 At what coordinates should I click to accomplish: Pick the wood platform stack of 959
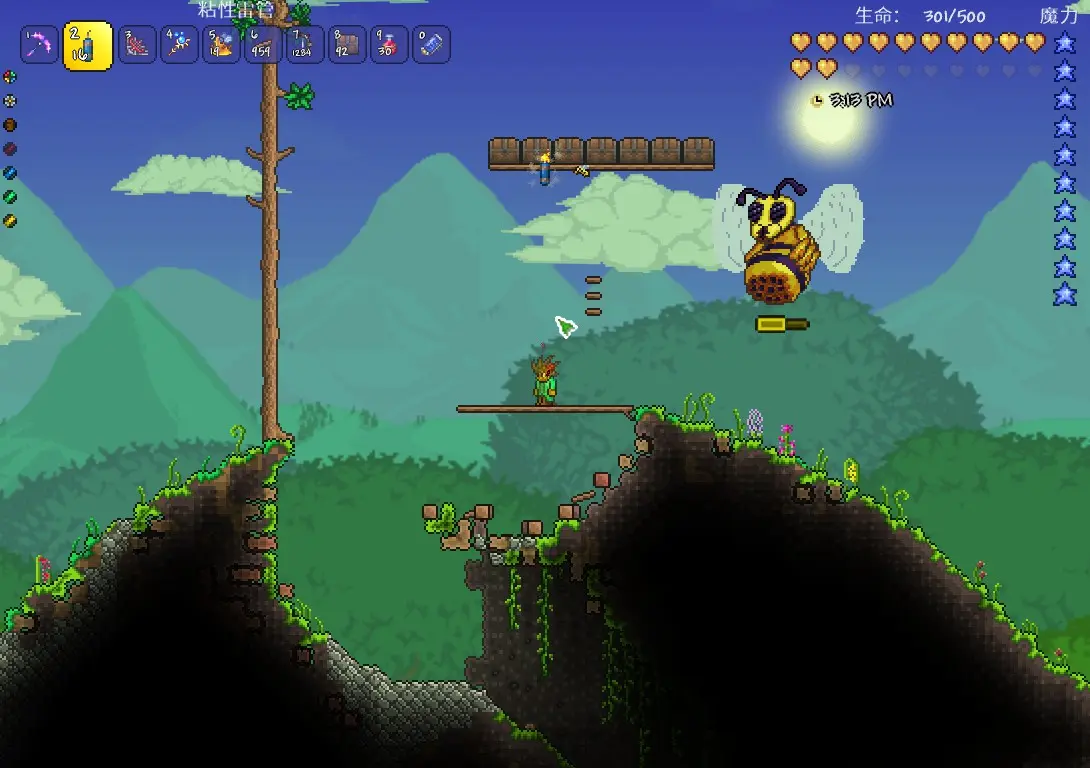click(x=262, y=45)
